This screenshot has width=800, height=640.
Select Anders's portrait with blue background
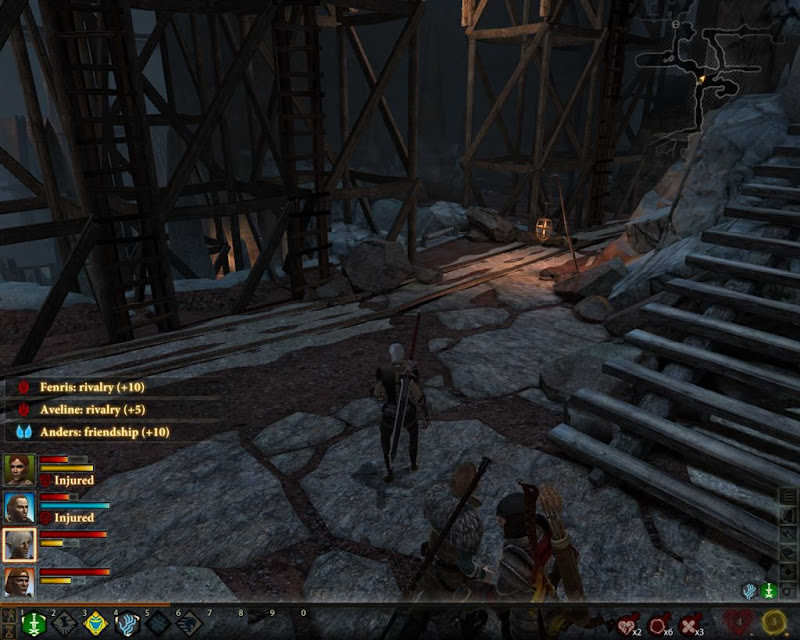[19, 507]
